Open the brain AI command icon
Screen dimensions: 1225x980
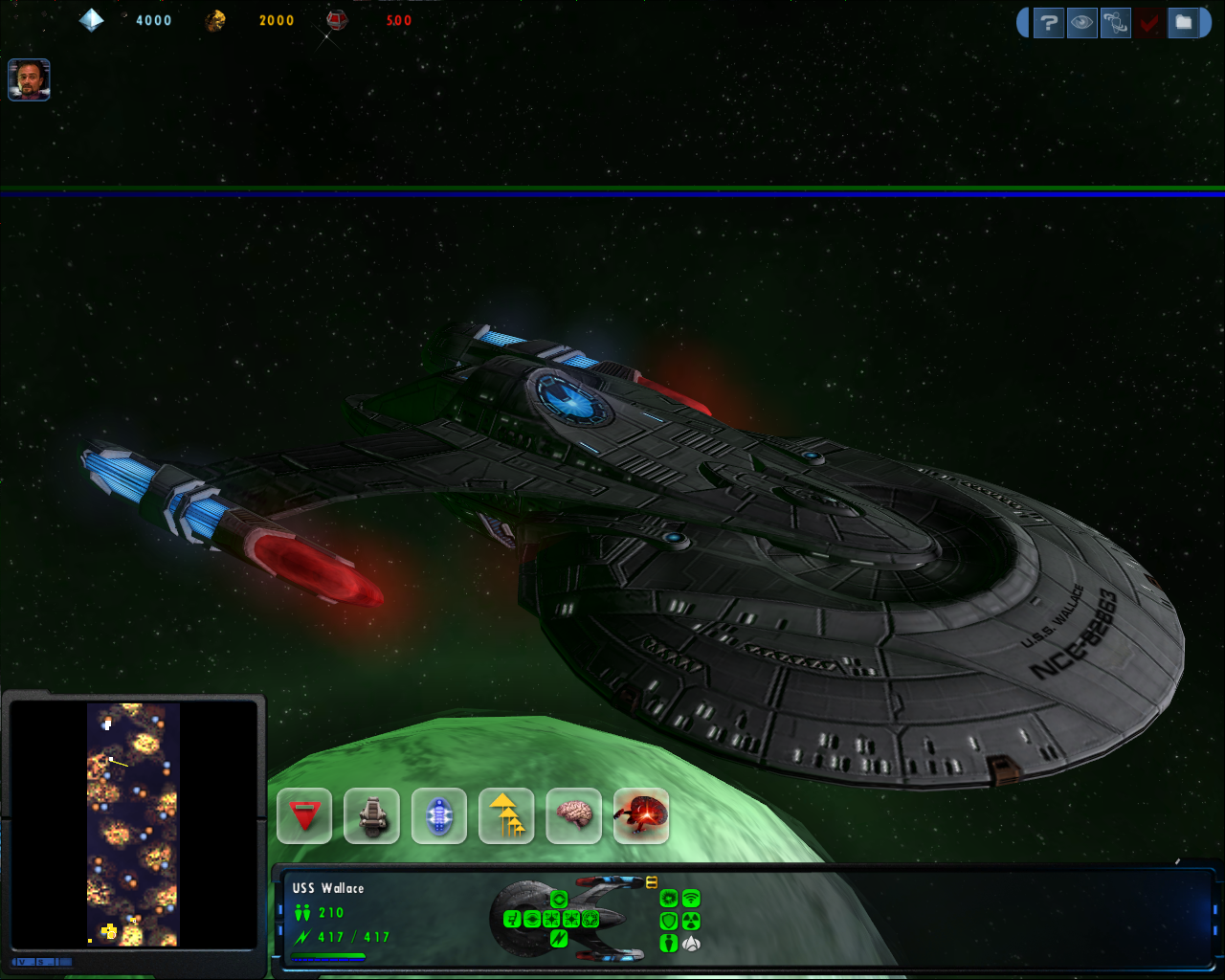click(x=573, y=816)
